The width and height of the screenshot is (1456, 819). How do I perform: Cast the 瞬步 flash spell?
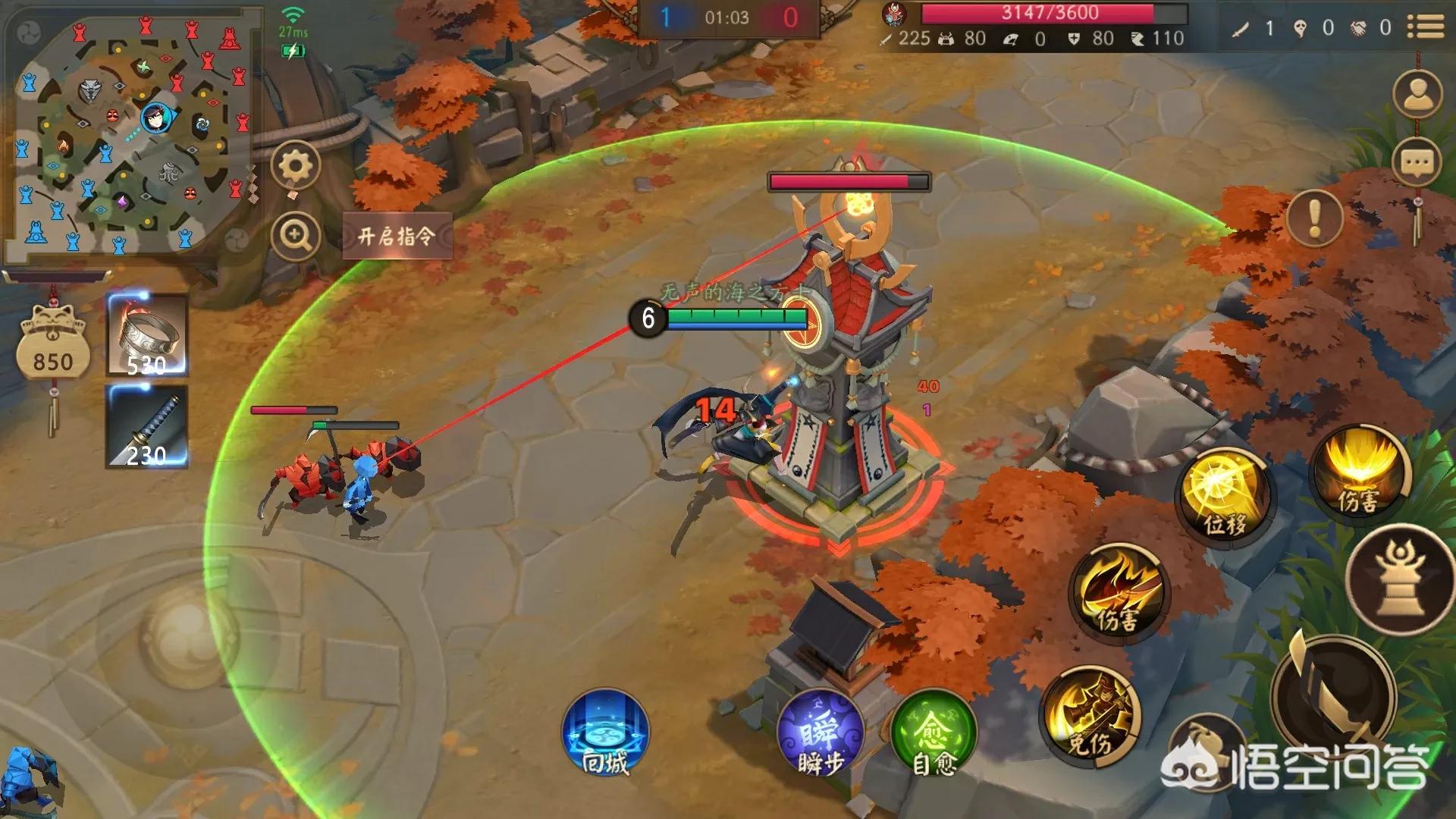point(821,733)
